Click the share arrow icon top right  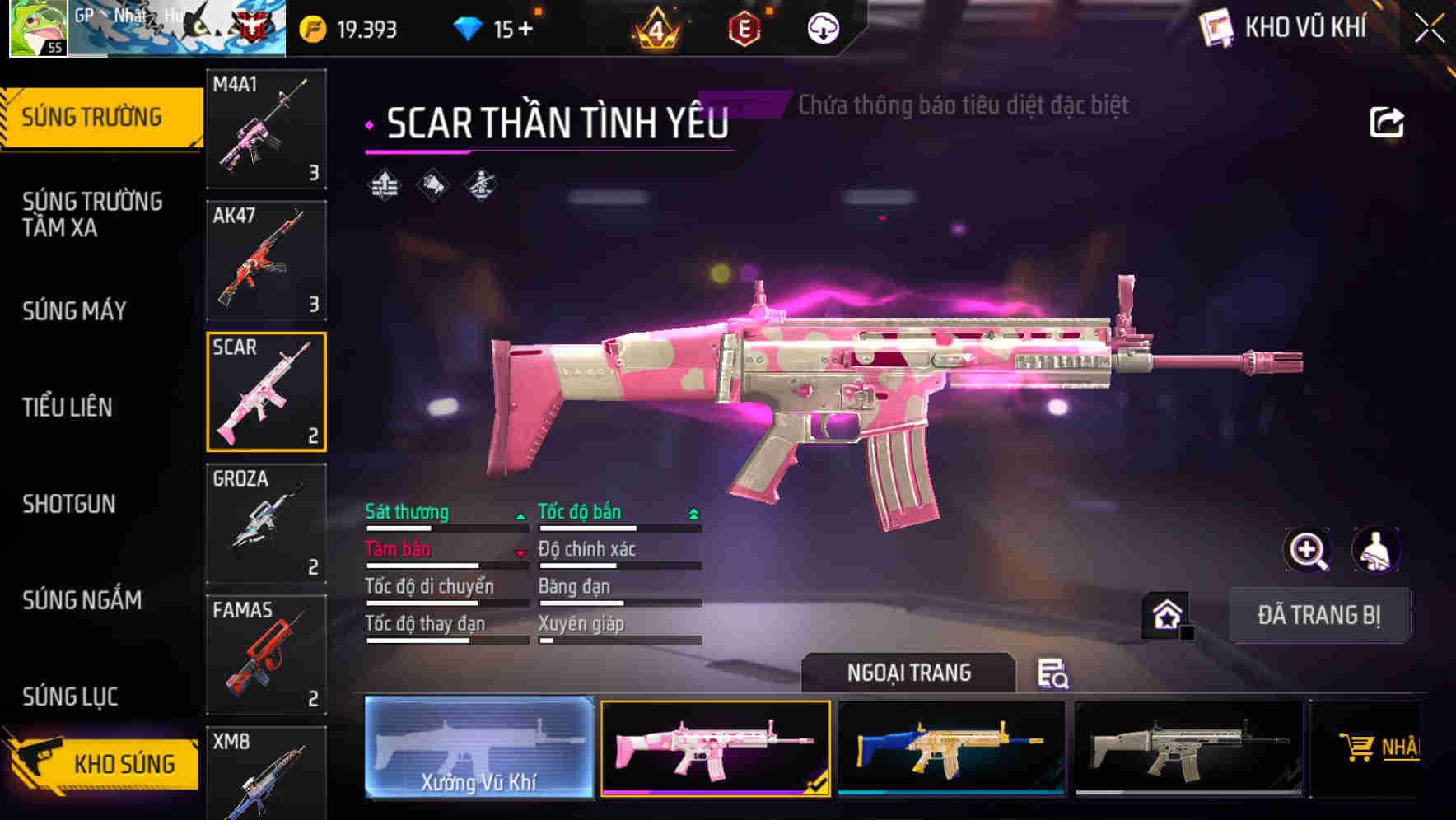point(1388,121)
